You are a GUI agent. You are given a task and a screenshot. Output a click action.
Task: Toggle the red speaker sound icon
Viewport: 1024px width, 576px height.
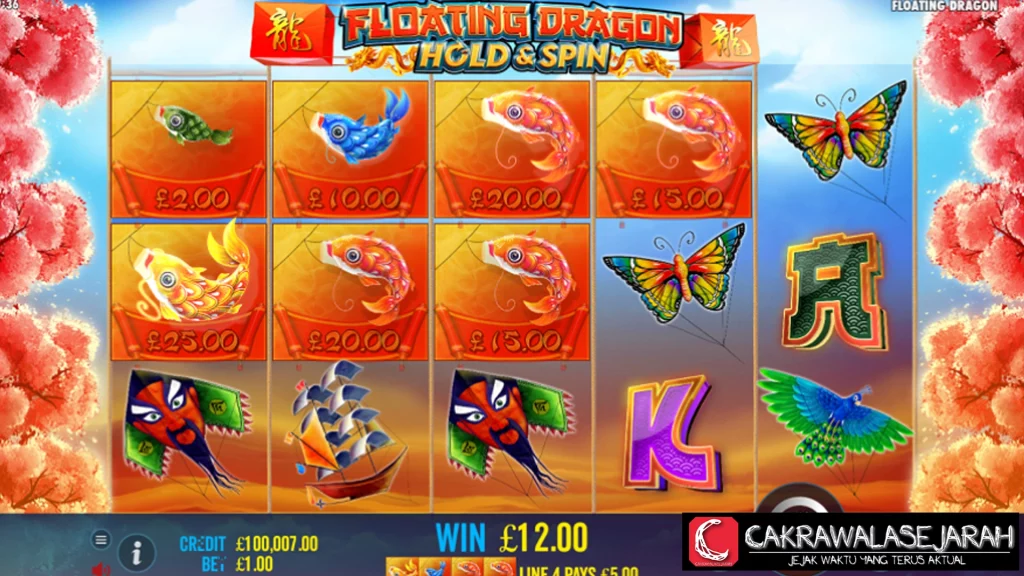click(x=100, y=569)
